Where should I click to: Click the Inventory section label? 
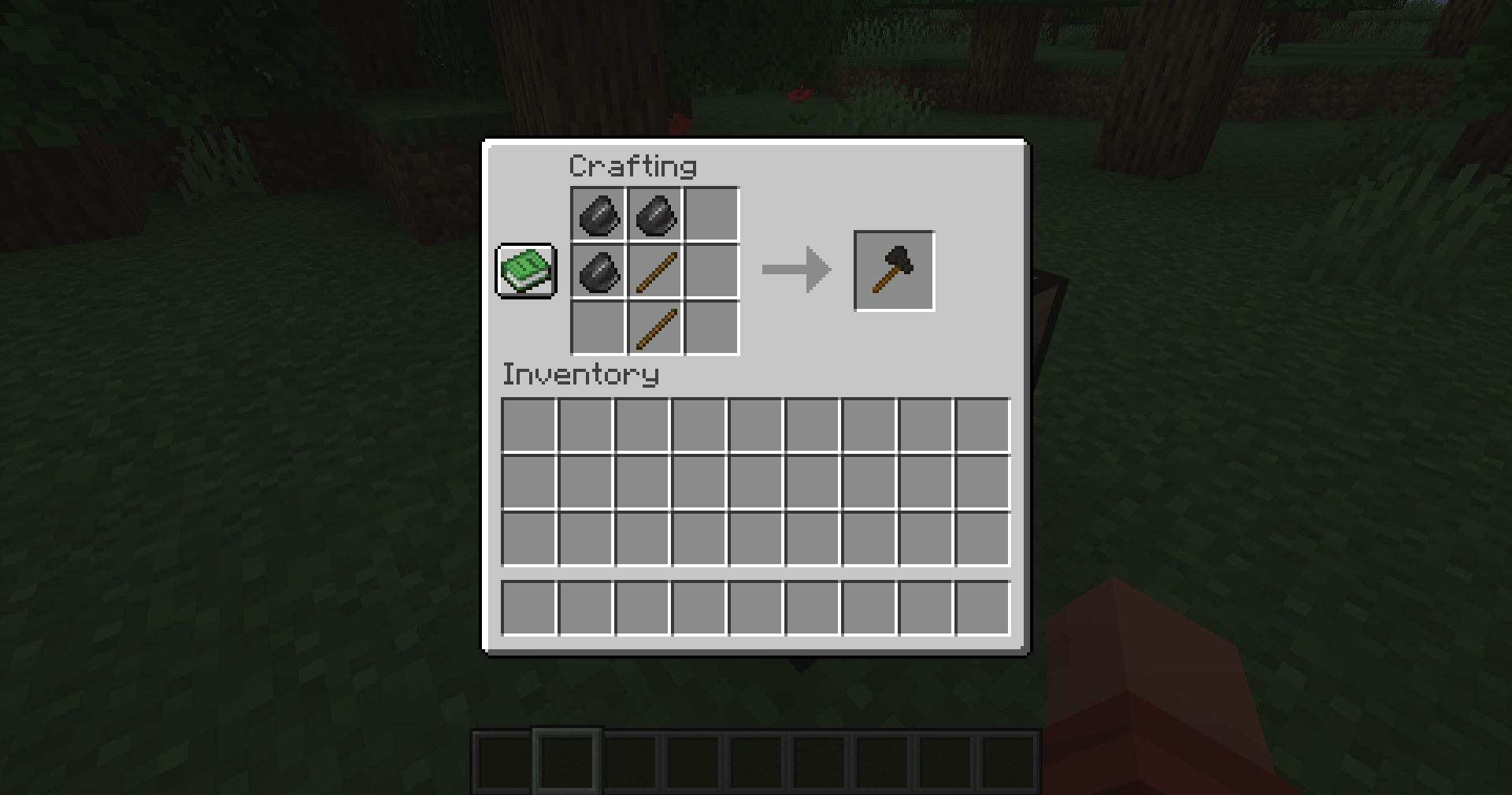[580, 375]
